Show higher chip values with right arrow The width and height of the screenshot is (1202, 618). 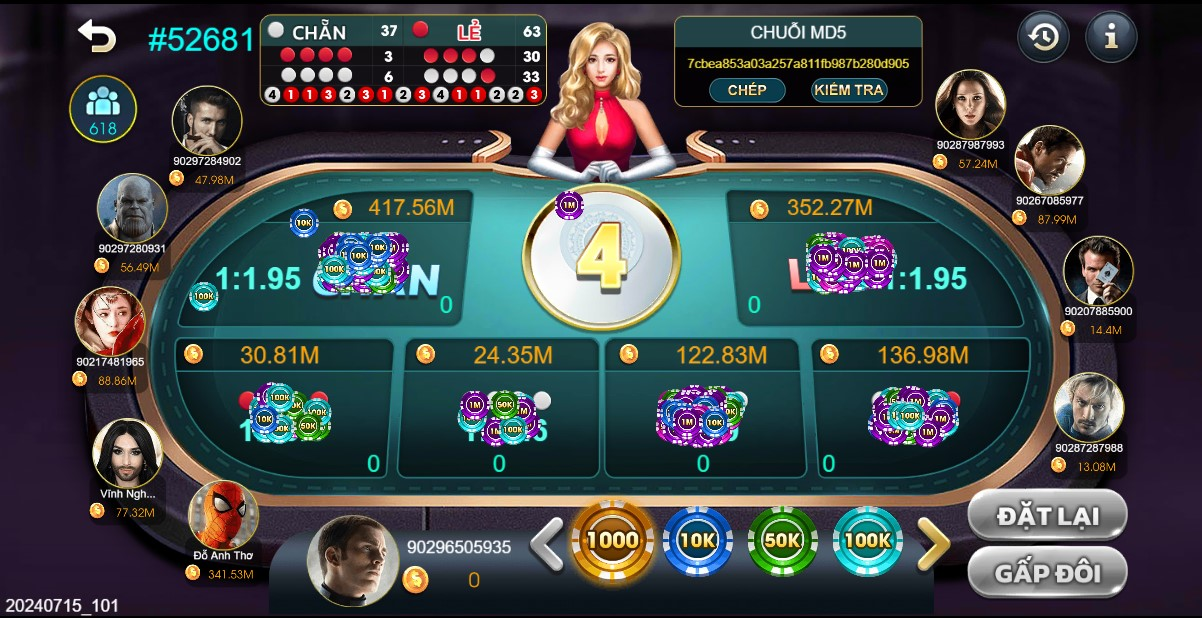(x=933, y=545)
